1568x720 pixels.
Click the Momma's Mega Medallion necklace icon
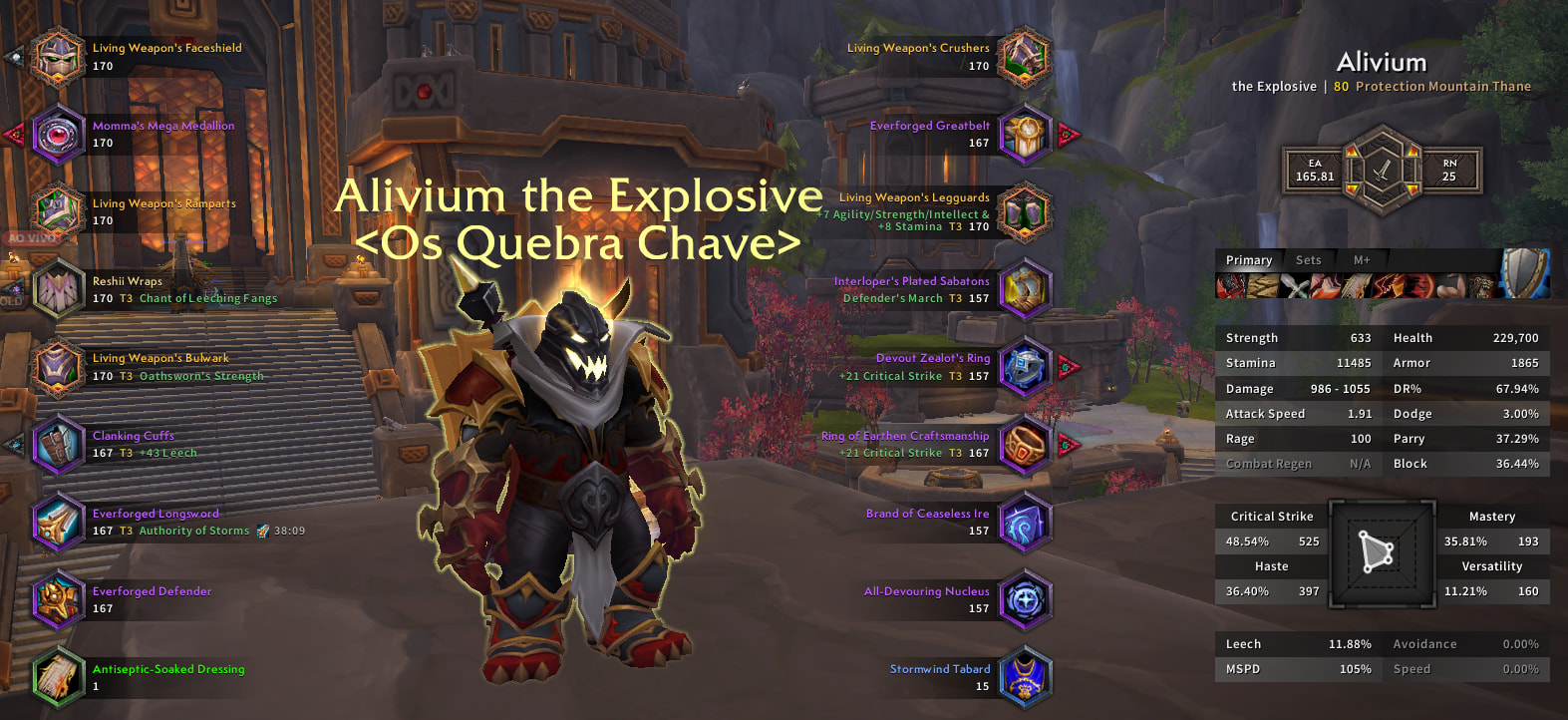point(58,135)
